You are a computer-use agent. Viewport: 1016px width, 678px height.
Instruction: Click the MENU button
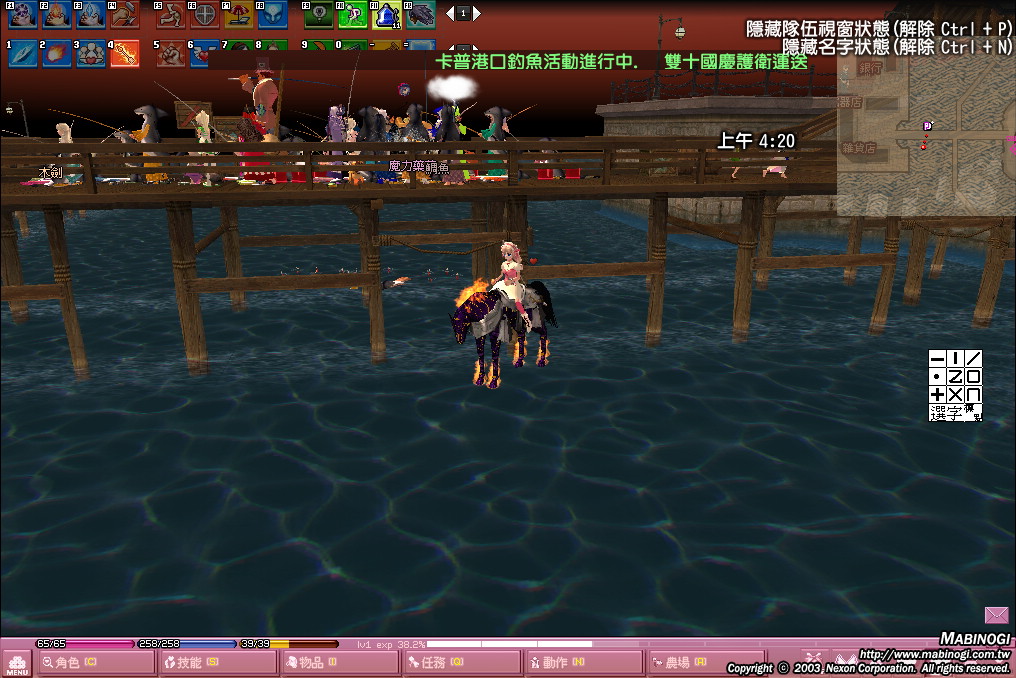point(17,664)
